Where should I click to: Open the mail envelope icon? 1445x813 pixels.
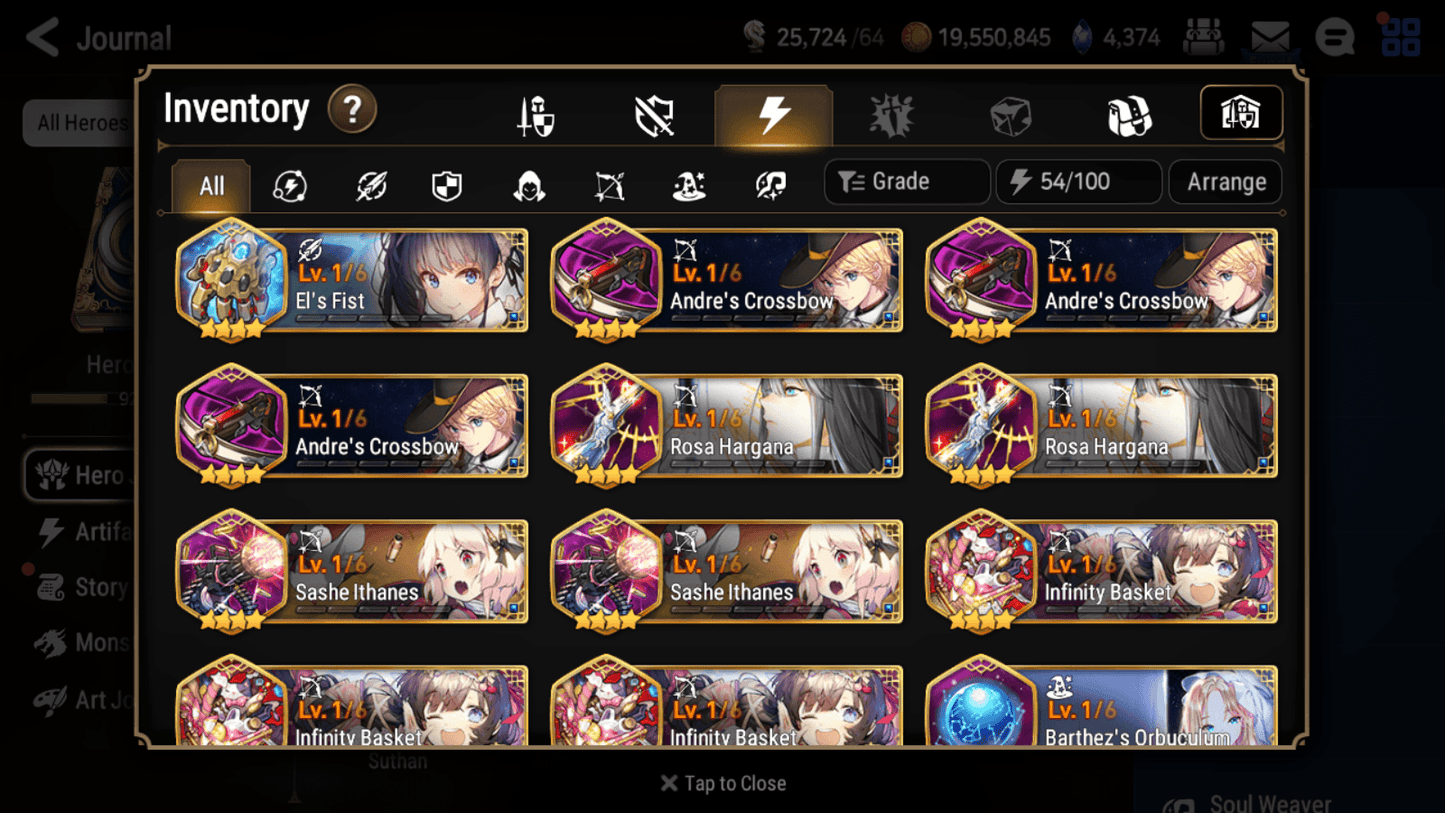tap(1271, 37)
